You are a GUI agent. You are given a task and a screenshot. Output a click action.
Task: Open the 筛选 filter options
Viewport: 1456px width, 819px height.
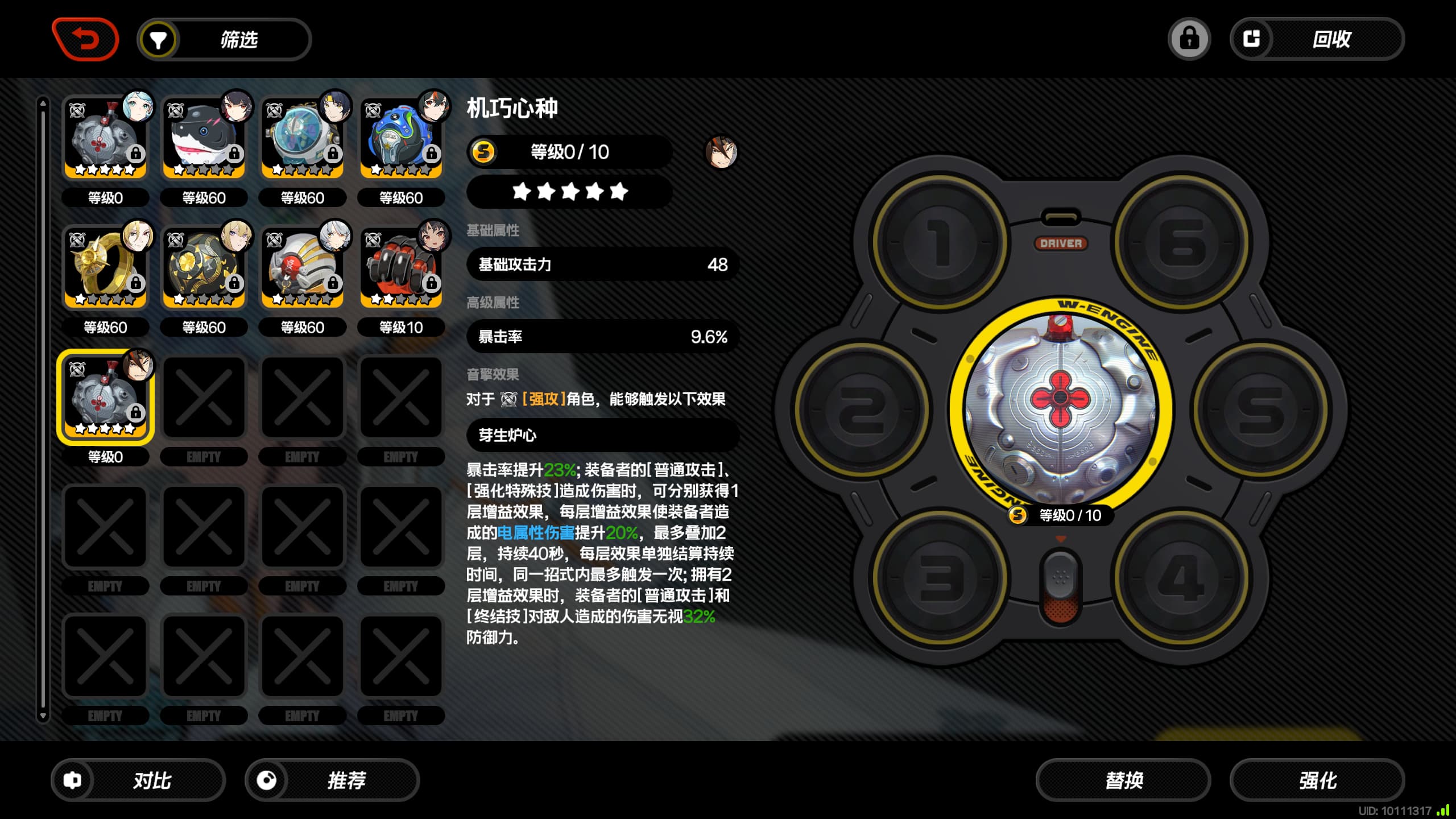pyautogui.click(x=224, y=40)
